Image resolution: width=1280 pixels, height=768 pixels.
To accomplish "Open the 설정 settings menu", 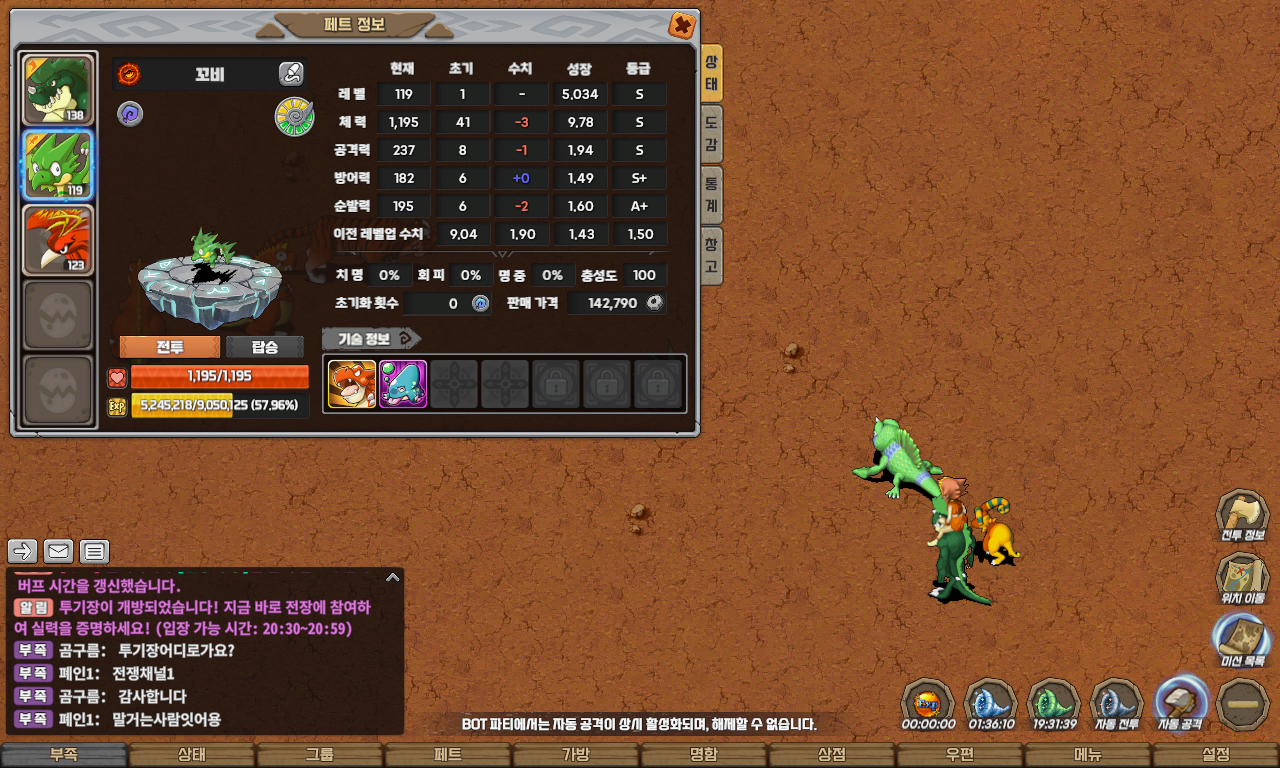I will 1216,755.
